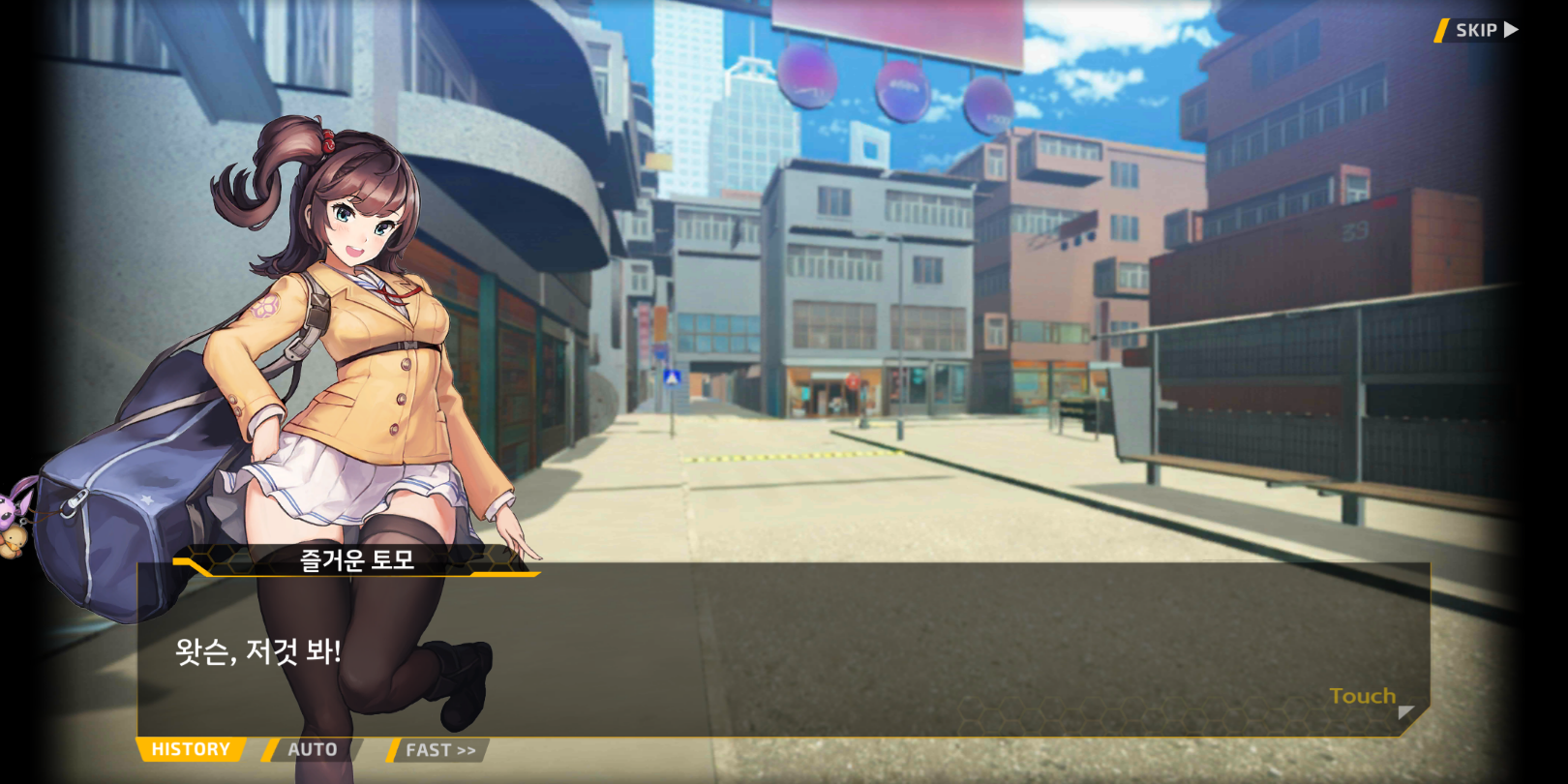
Task: Open the dialogue History log
Action: pyautogui.click(x=191, y=749)
